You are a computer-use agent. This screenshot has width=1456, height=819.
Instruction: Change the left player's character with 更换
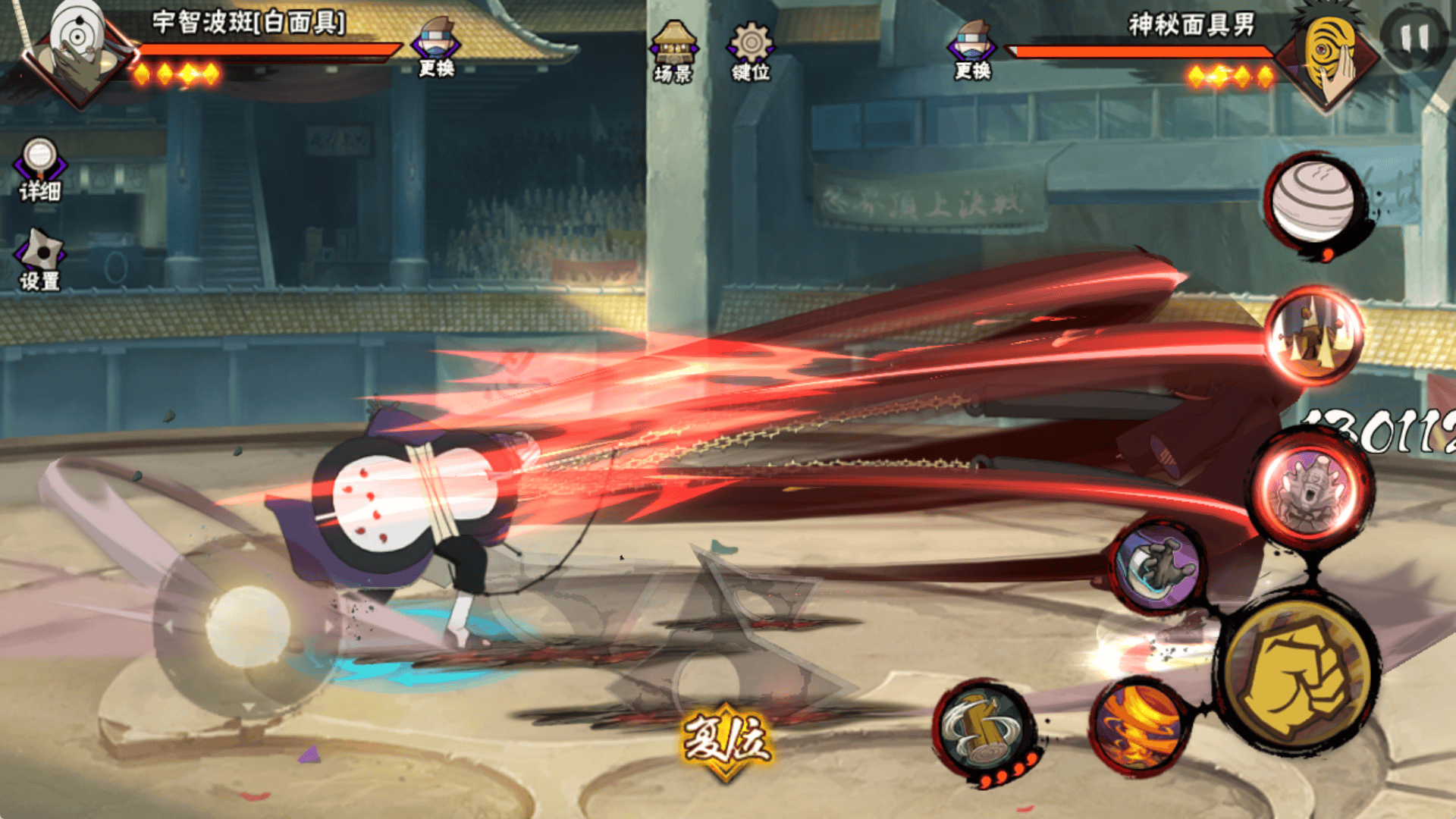click(436, 47)
